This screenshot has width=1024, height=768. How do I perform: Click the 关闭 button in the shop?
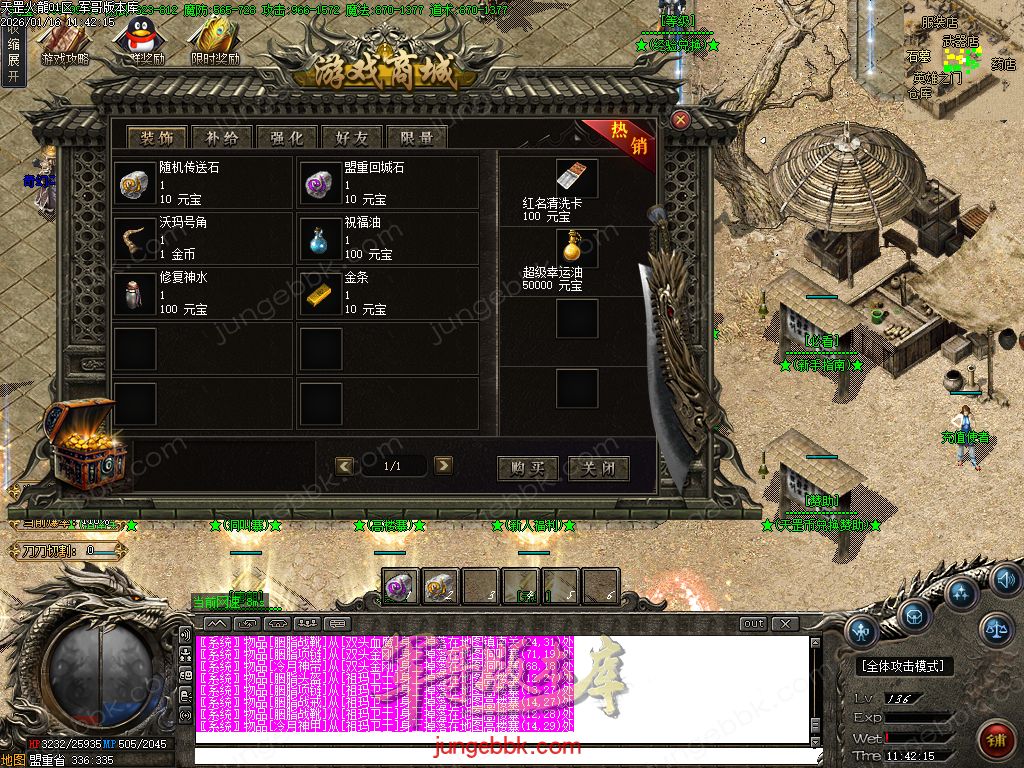point(598,467)
